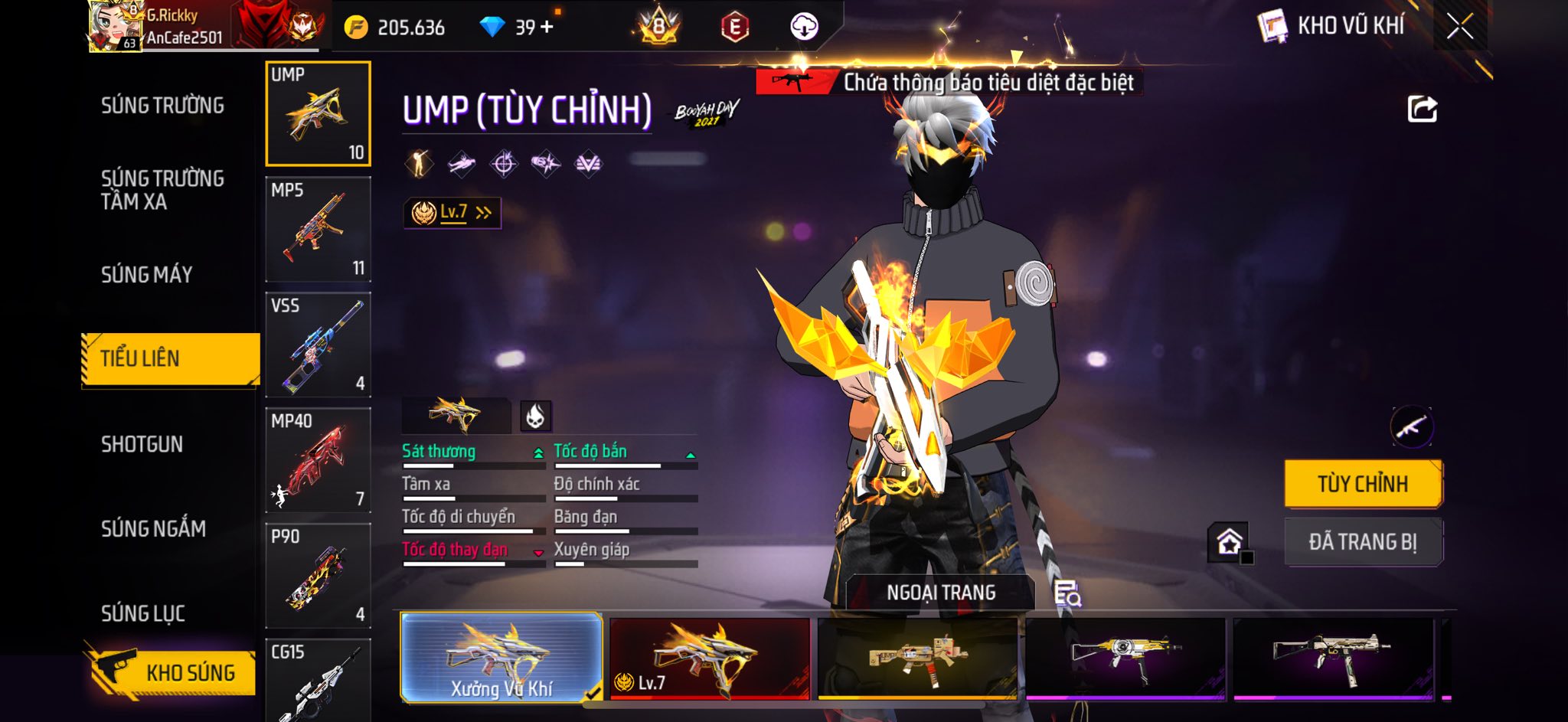This screenshot has height=722, width=1568.
Task: Open the skin search list icon
Action: coord(1067,593)
